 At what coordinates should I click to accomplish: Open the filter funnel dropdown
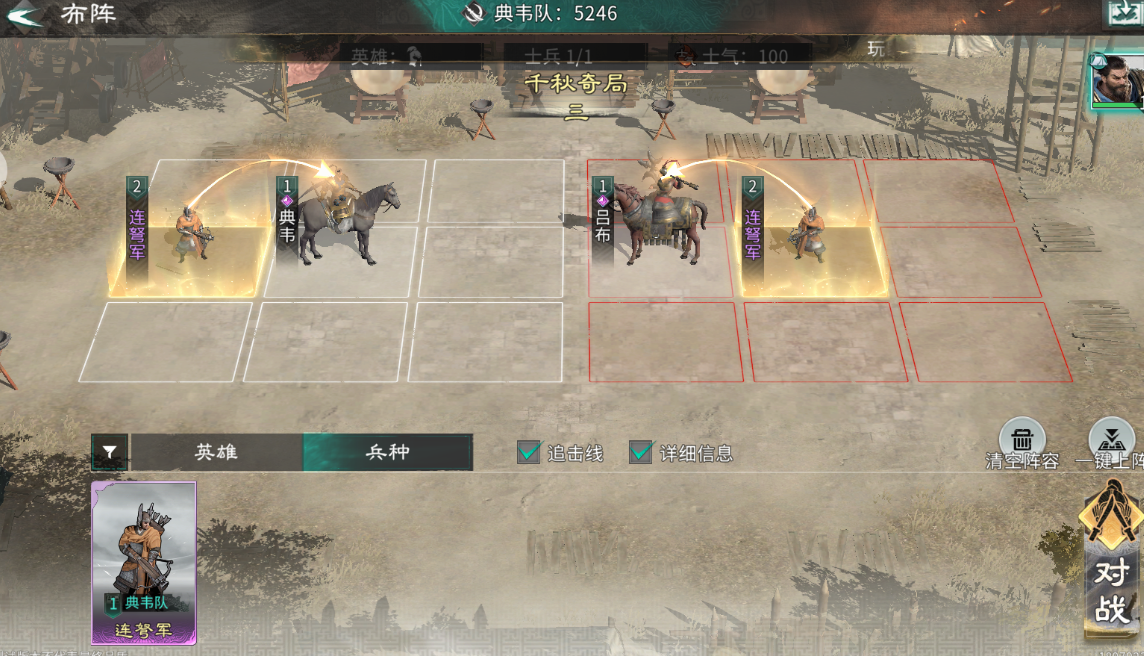109,453
